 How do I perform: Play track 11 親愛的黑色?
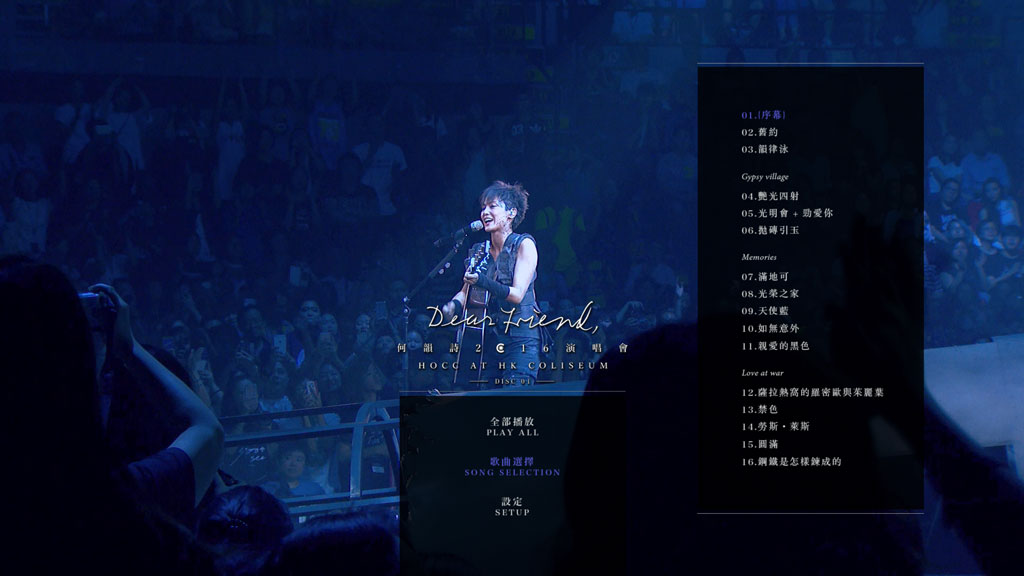[775, 346]
